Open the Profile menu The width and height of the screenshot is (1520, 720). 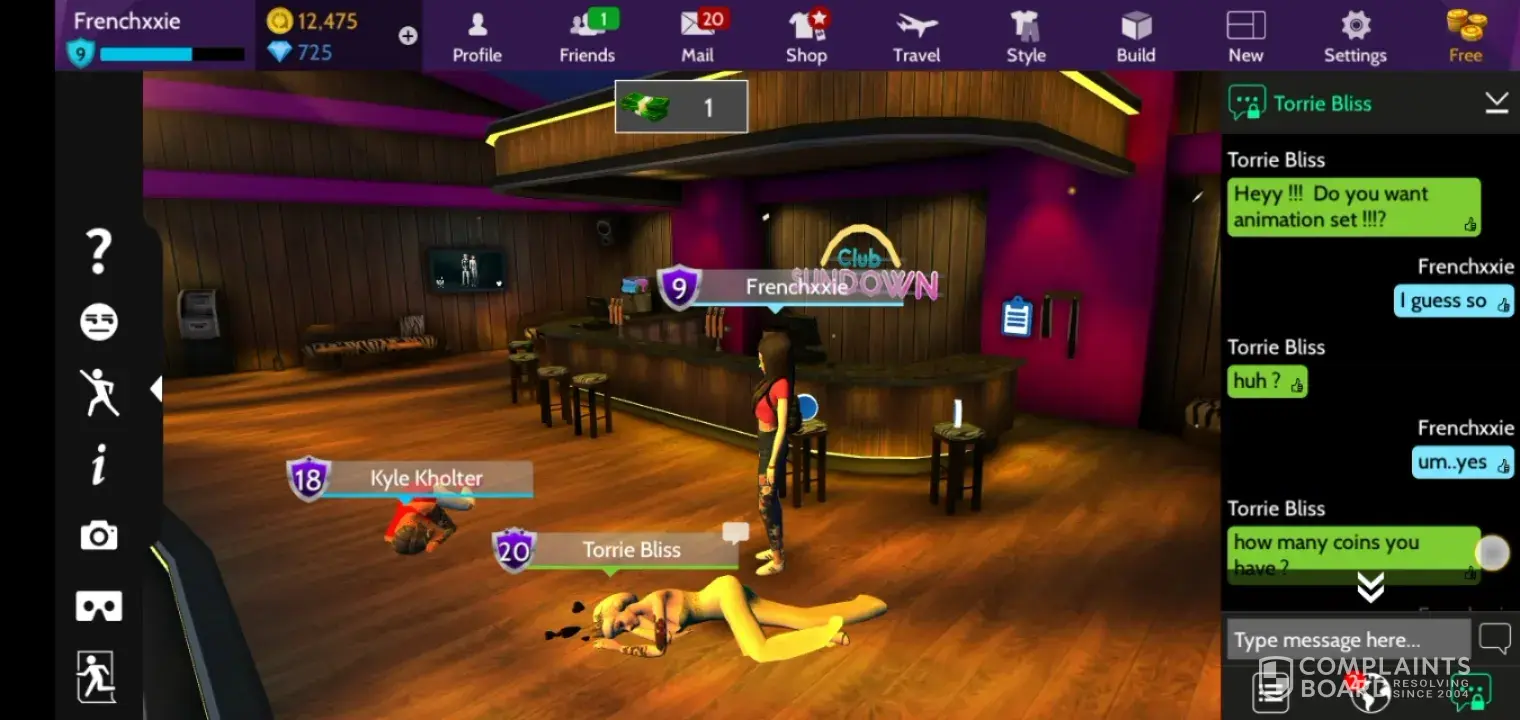click(477, 36)
